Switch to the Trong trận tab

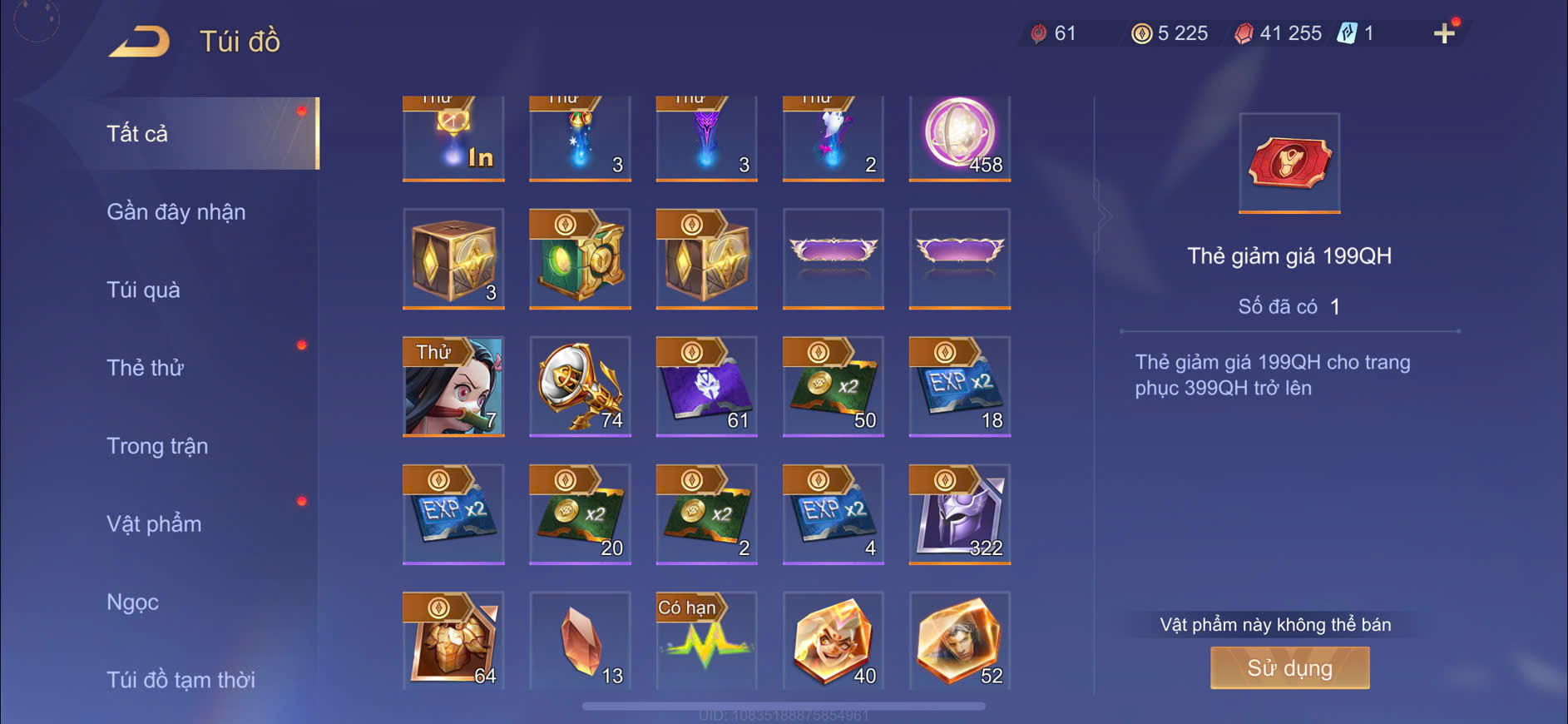157,446
